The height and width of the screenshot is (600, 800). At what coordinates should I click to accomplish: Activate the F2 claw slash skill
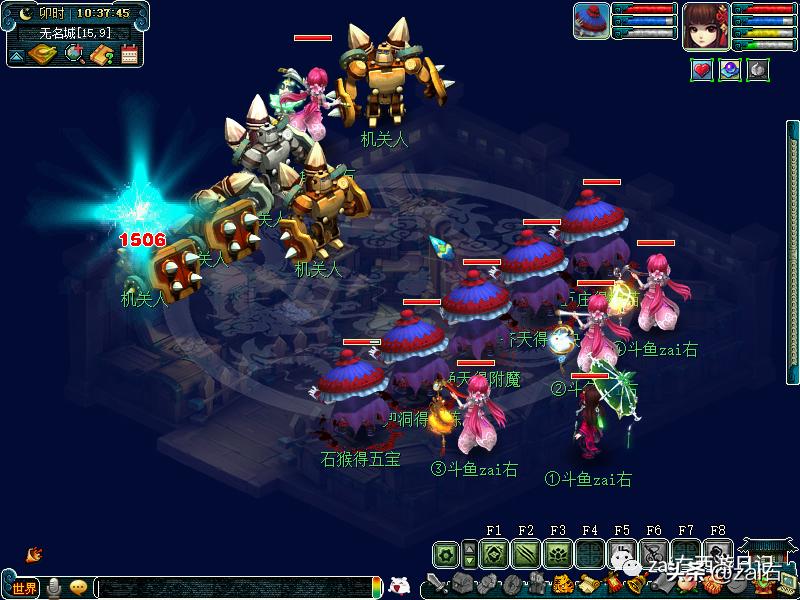pos(525,554)
